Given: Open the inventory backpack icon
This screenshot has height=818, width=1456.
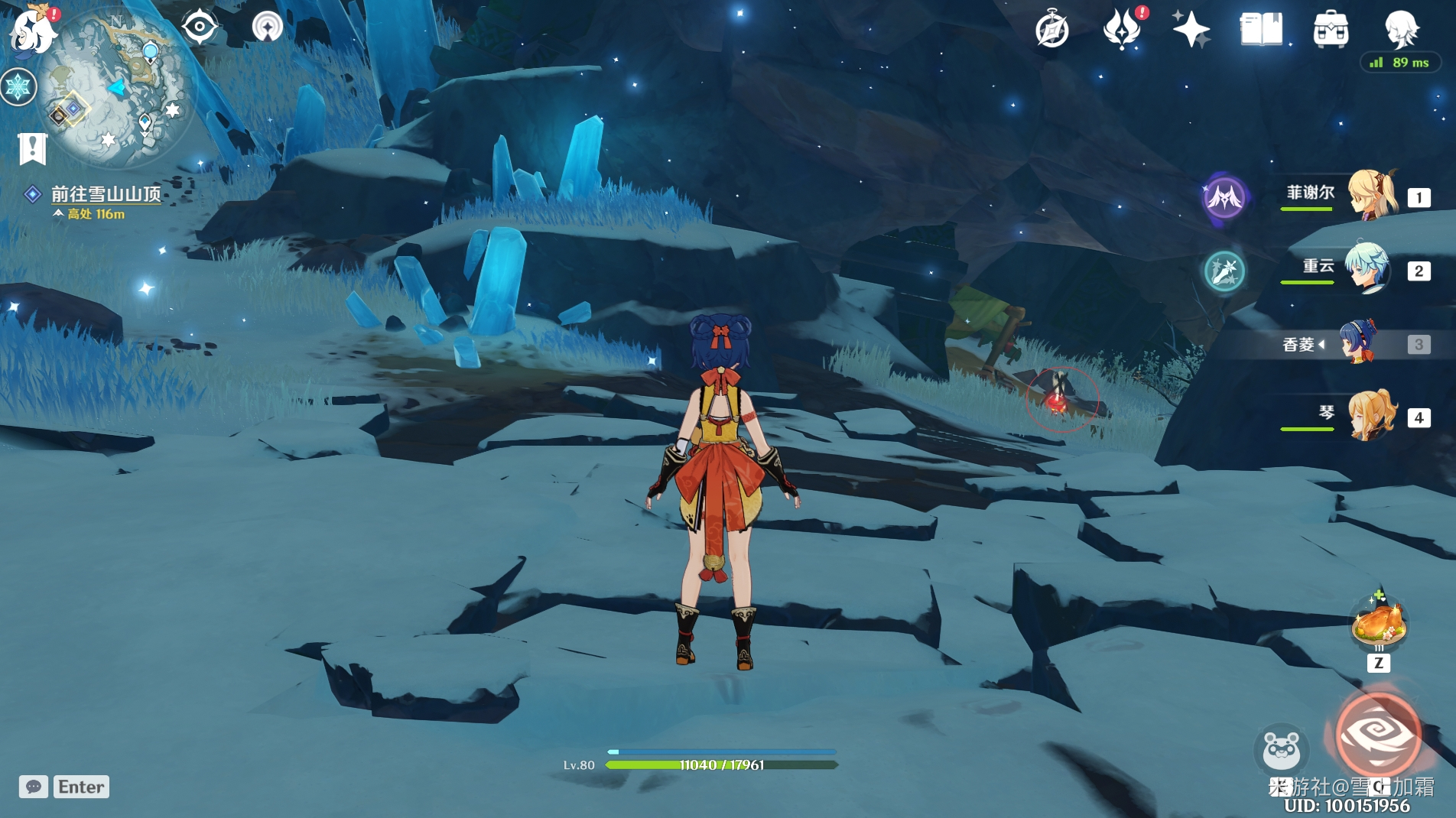Looking at the screenshot, I should [x=1331, y=31].
